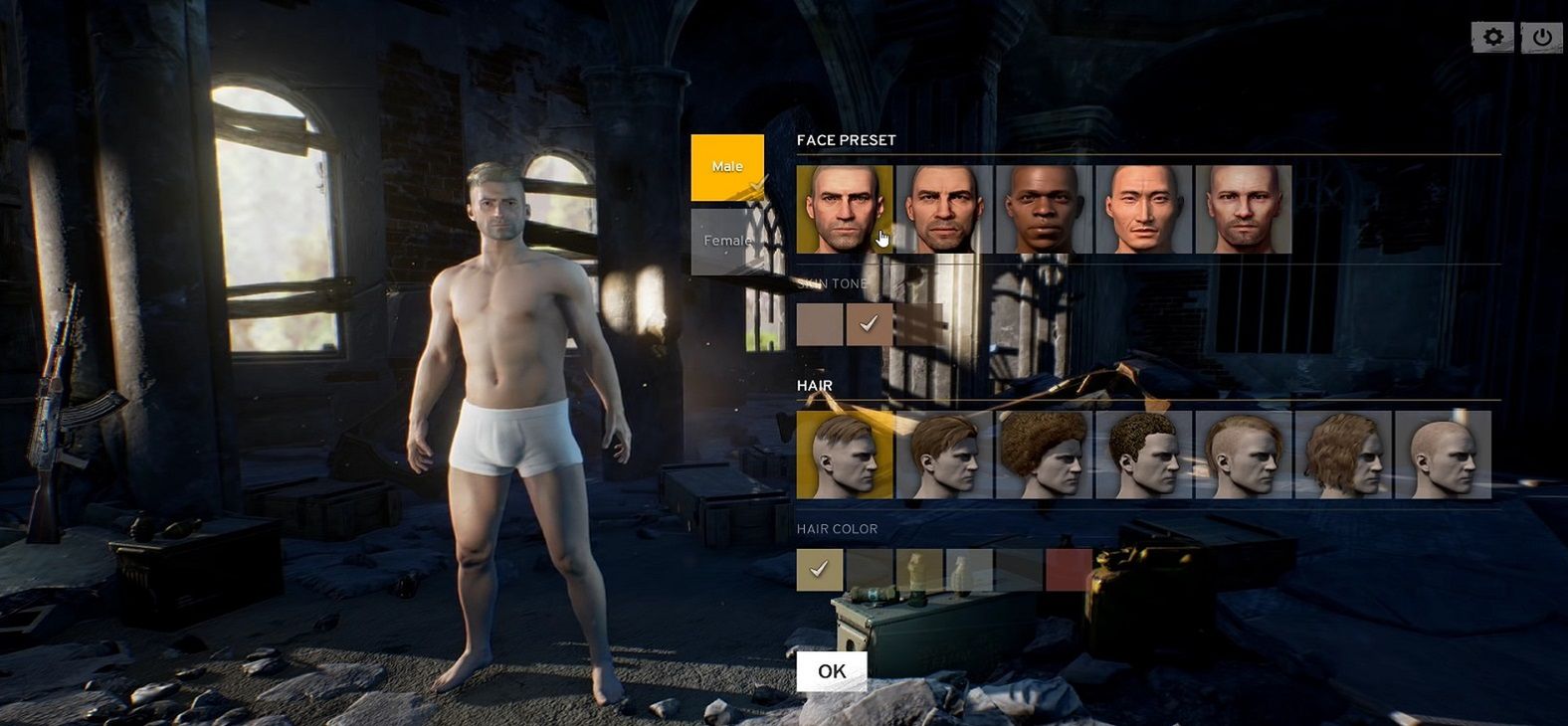Pick the long wavy hairstyle
The width and height of the screenshot is (1568, 726).
pos(1343,454)
